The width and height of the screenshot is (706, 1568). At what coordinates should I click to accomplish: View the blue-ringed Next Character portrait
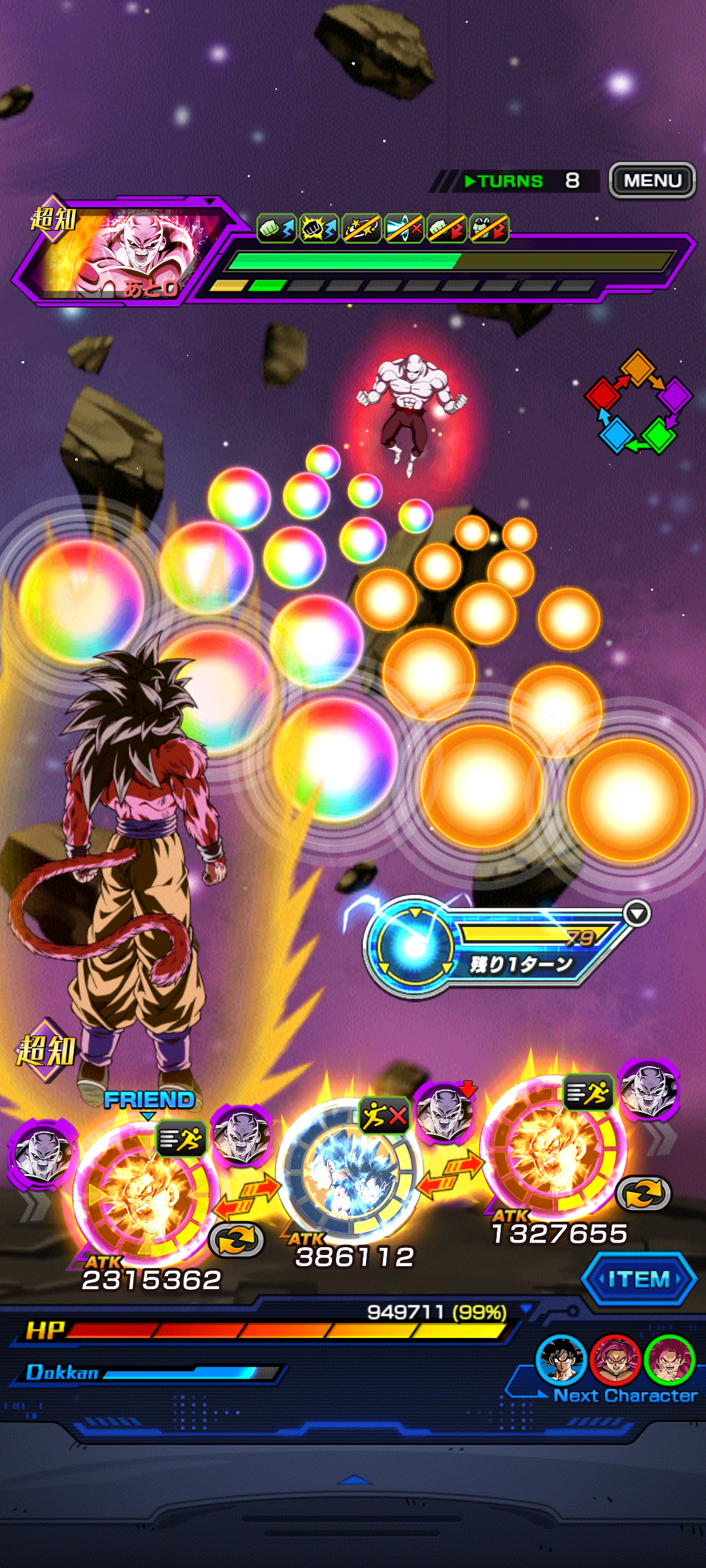(x=560, y=1359)
